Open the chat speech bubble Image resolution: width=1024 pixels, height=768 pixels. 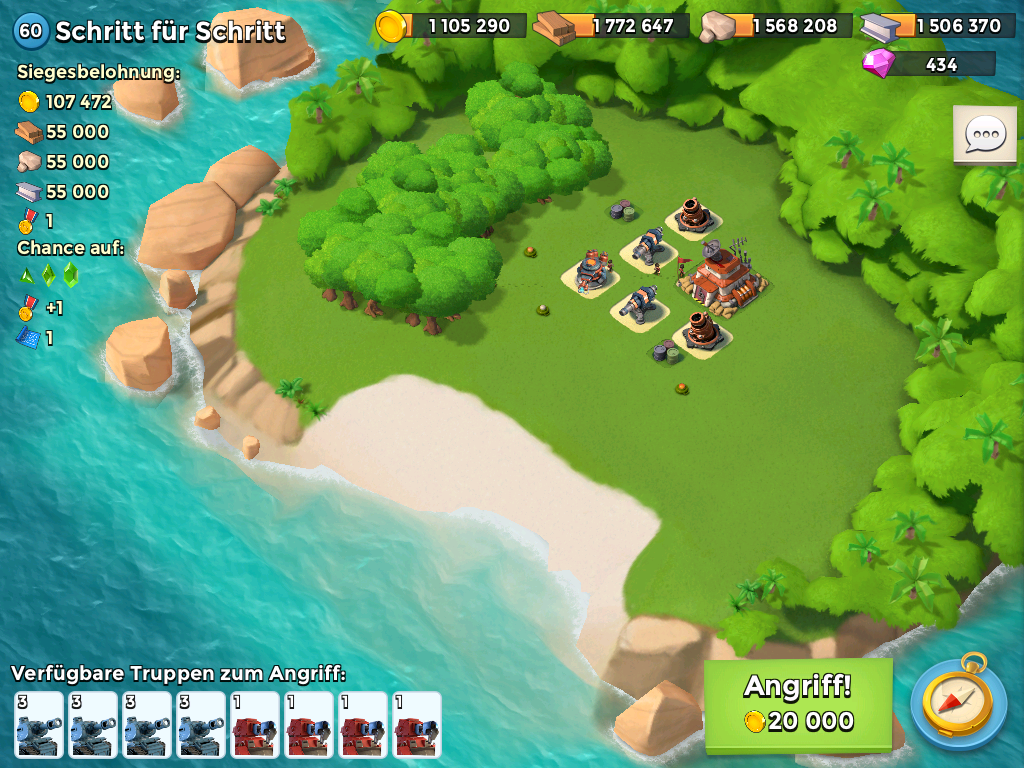984,134
